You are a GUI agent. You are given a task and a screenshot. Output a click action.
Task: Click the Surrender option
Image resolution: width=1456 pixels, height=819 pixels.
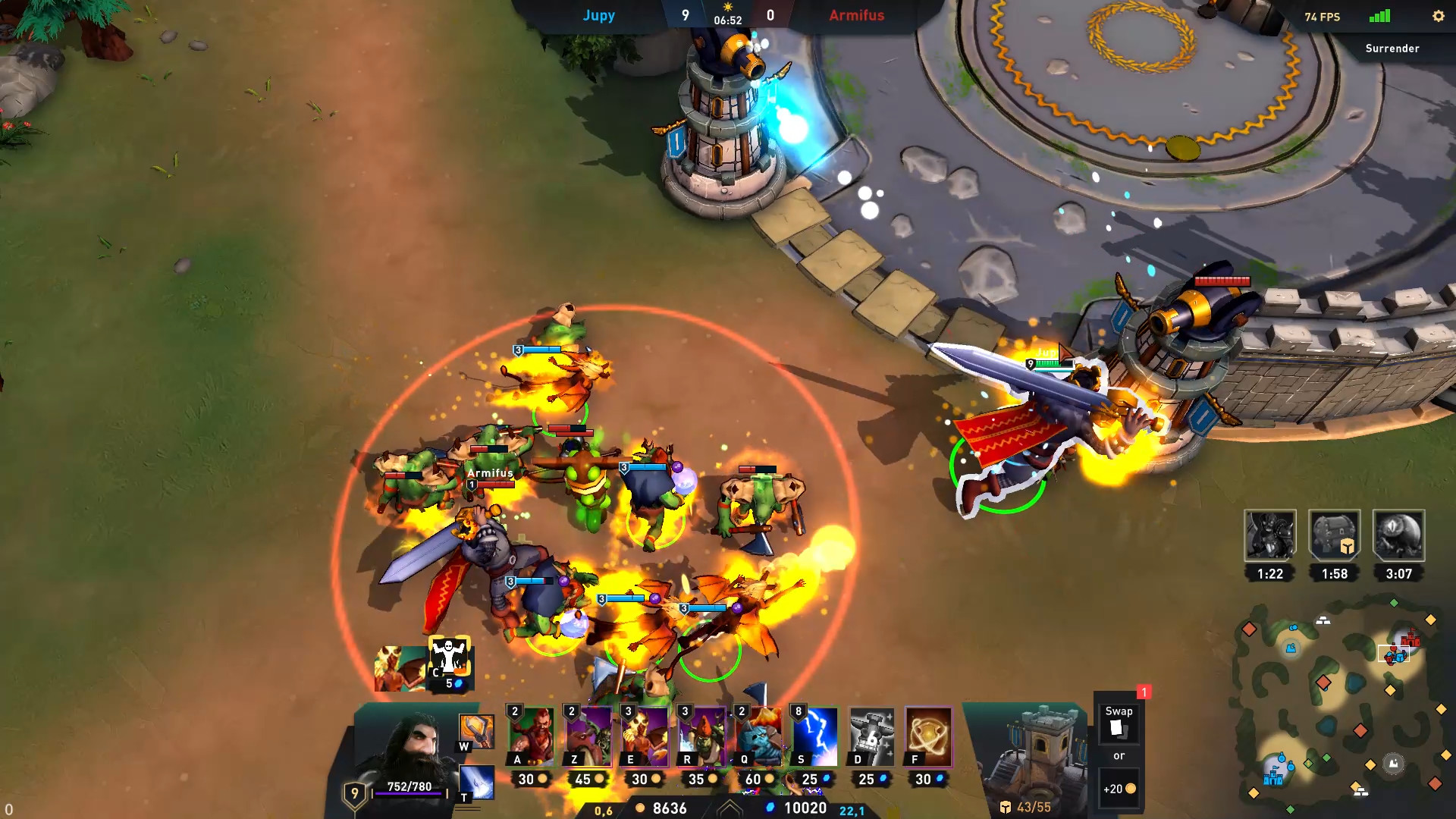1392,48
